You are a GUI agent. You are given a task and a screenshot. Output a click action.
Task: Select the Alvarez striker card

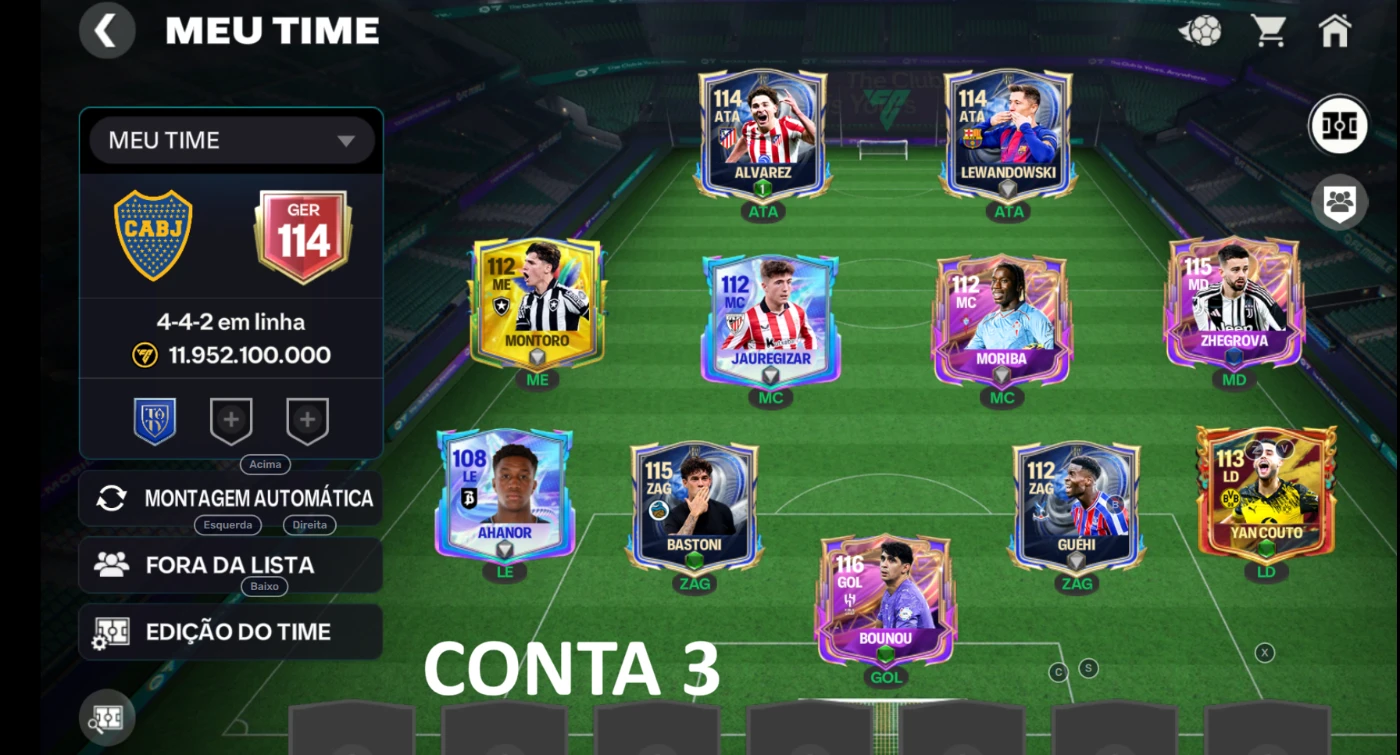coord(763,133)
